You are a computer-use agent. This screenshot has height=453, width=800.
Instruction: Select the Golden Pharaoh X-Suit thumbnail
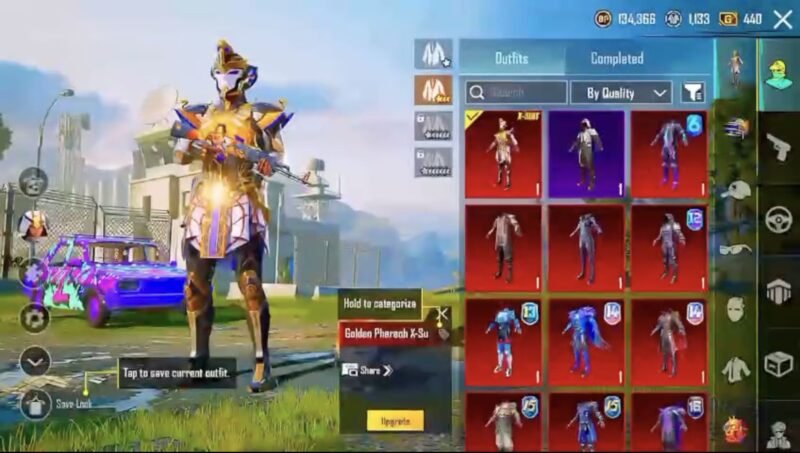coord(503,153)
